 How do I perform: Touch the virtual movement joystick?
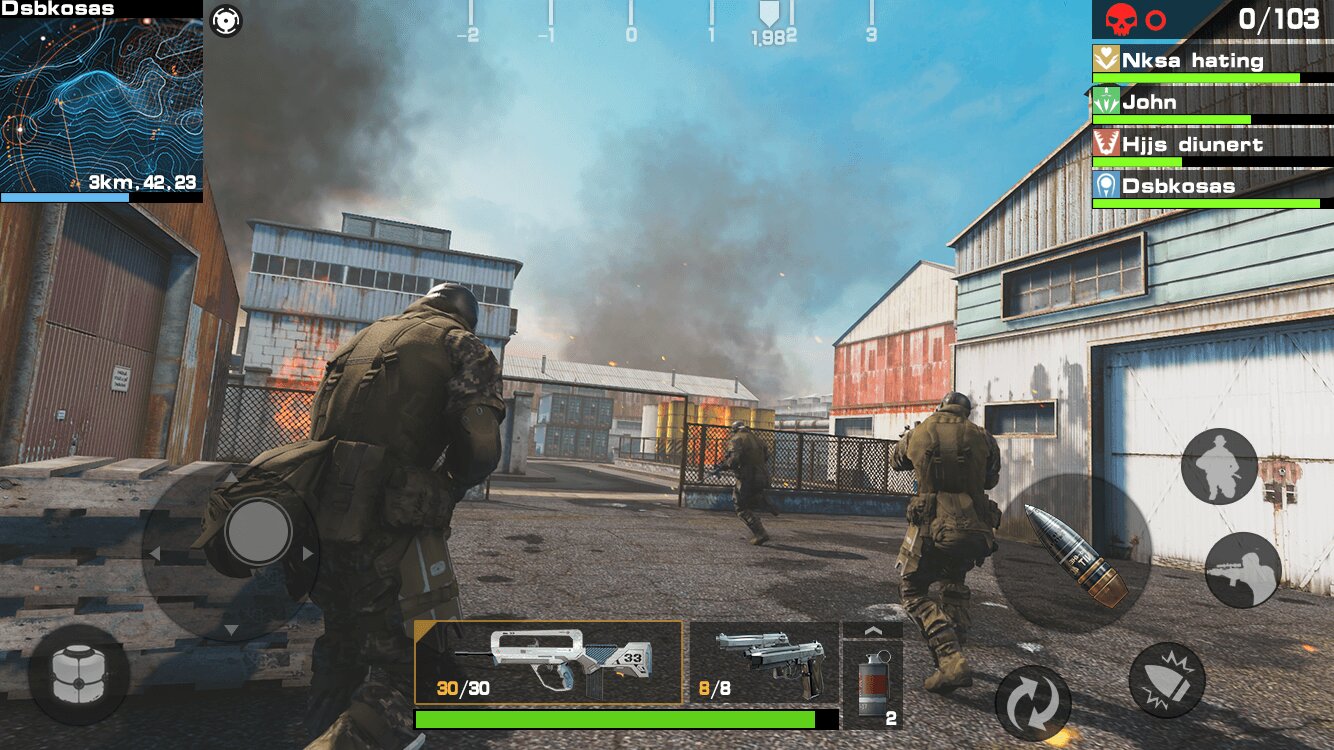coord(258,531)
